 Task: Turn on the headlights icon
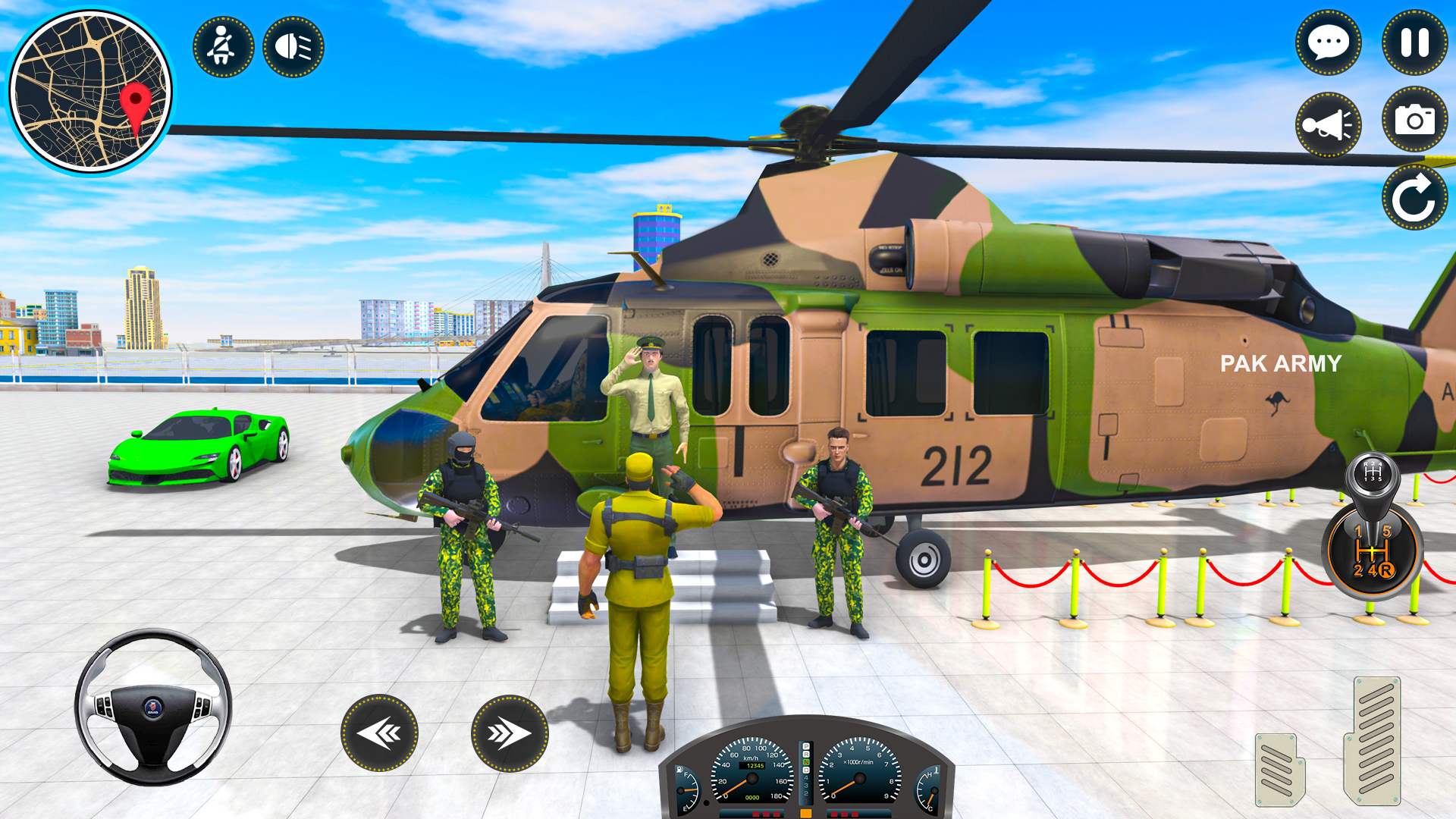pos(294,47)
